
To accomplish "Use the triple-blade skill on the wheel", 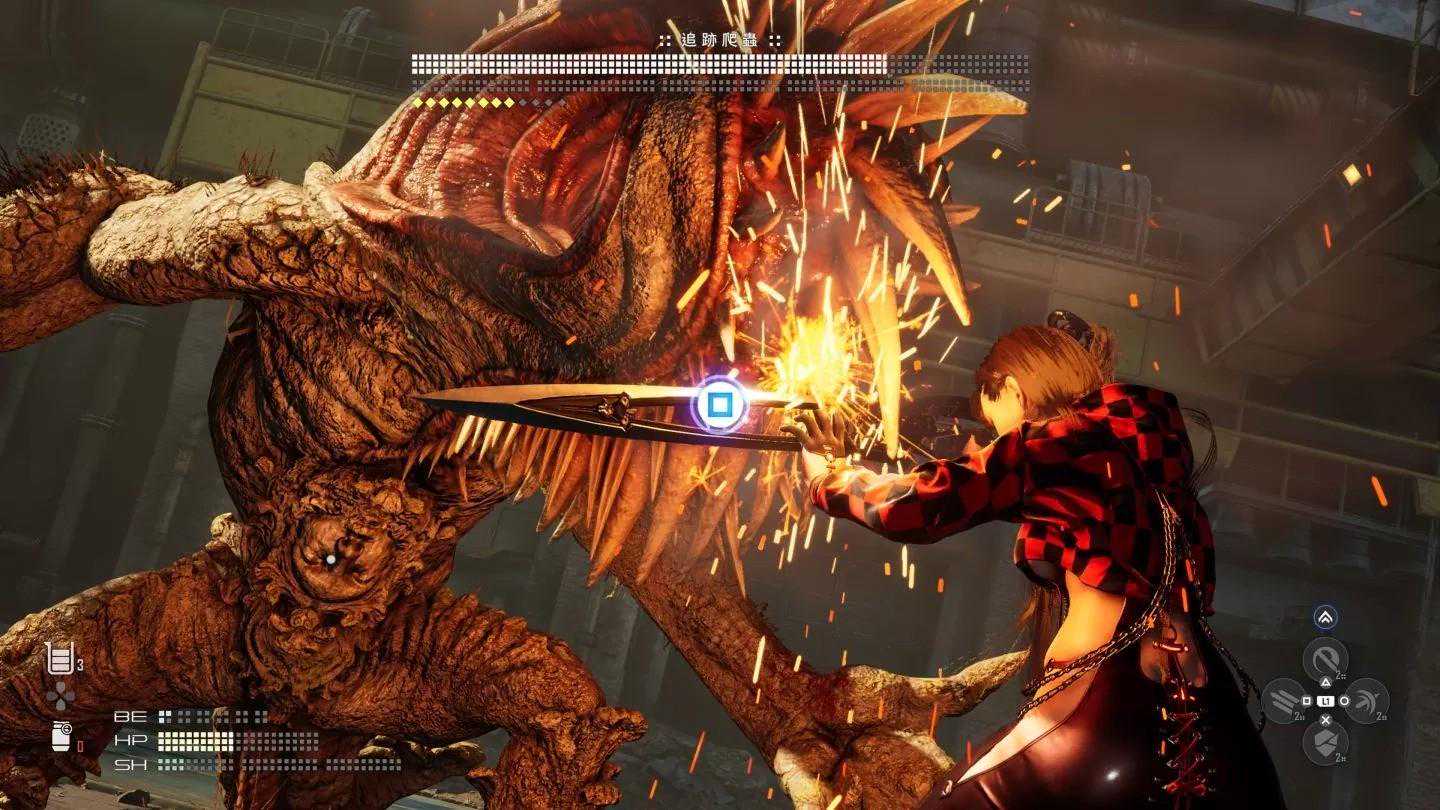I will (1284, 701).
